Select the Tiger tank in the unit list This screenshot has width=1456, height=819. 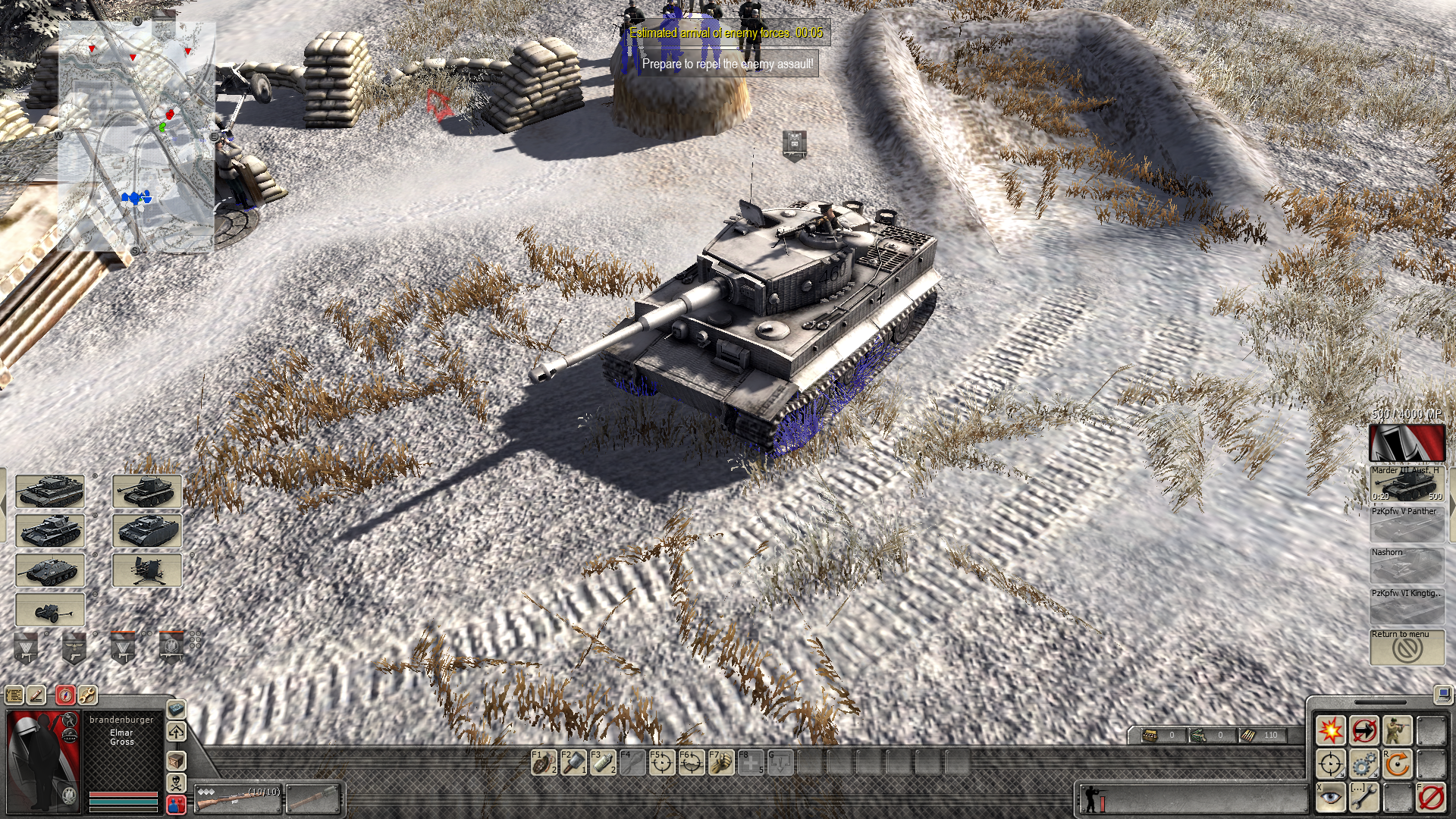(x=50, y=491)
